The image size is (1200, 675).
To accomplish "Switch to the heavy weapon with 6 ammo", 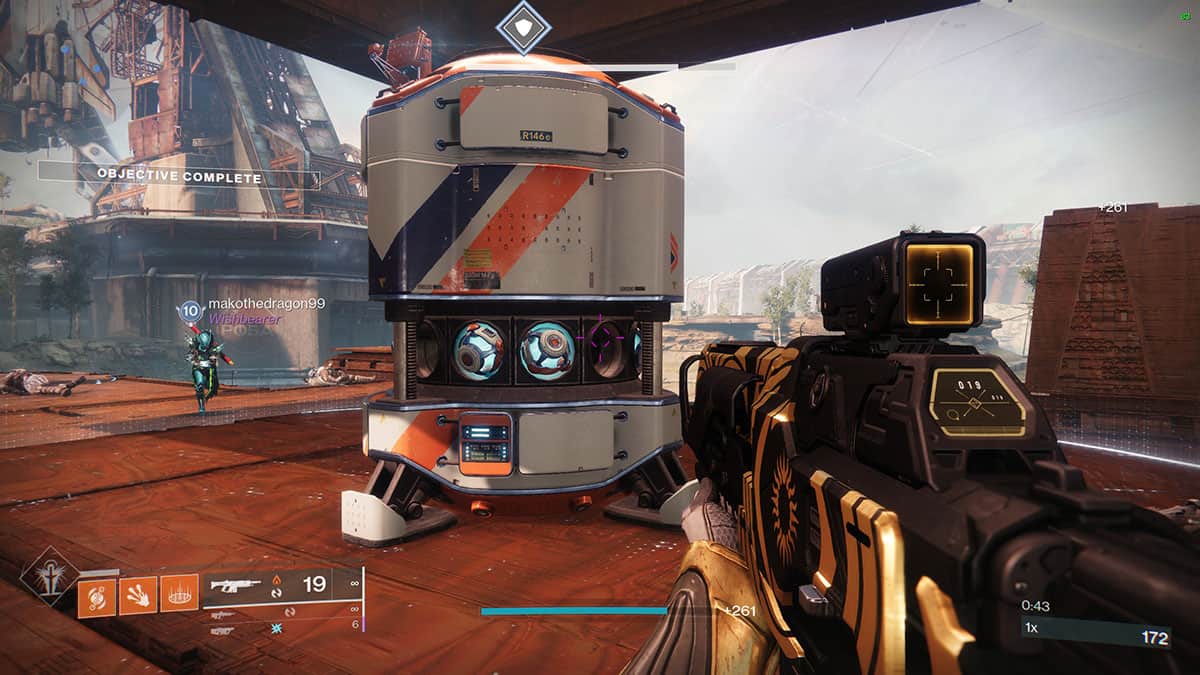I will coord(223,630).
